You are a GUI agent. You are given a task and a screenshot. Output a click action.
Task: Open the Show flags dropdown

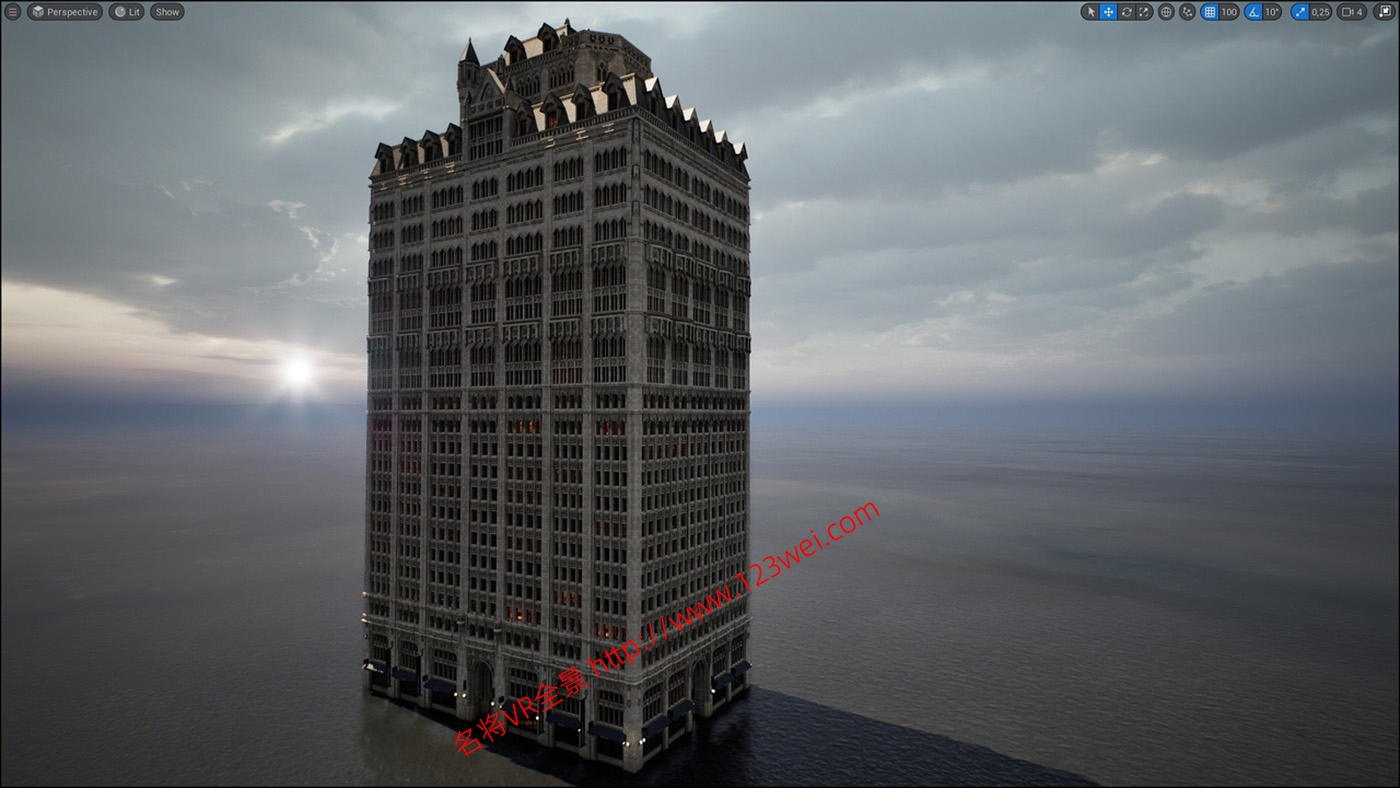(166, 12)
